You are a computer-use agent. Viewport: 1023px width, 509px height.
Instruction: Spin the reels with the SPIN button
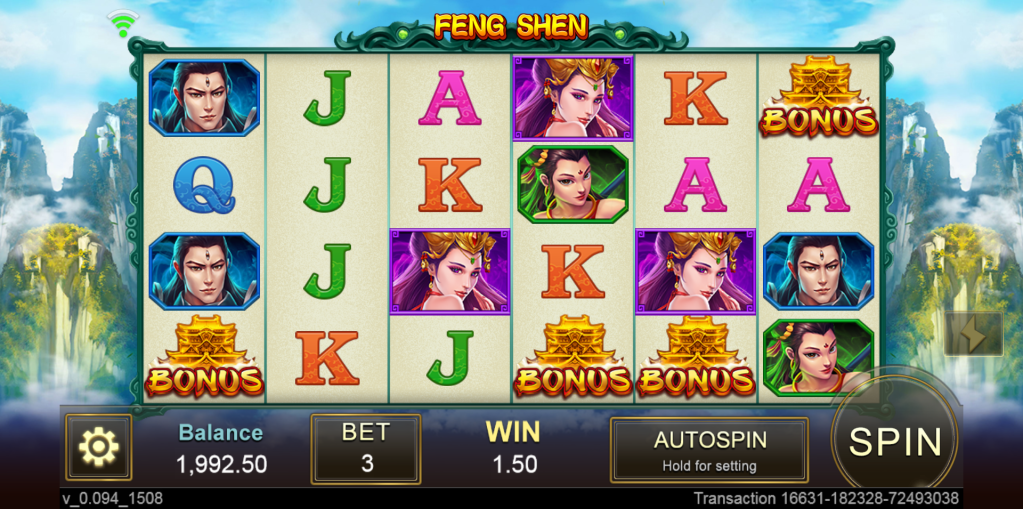895,441
